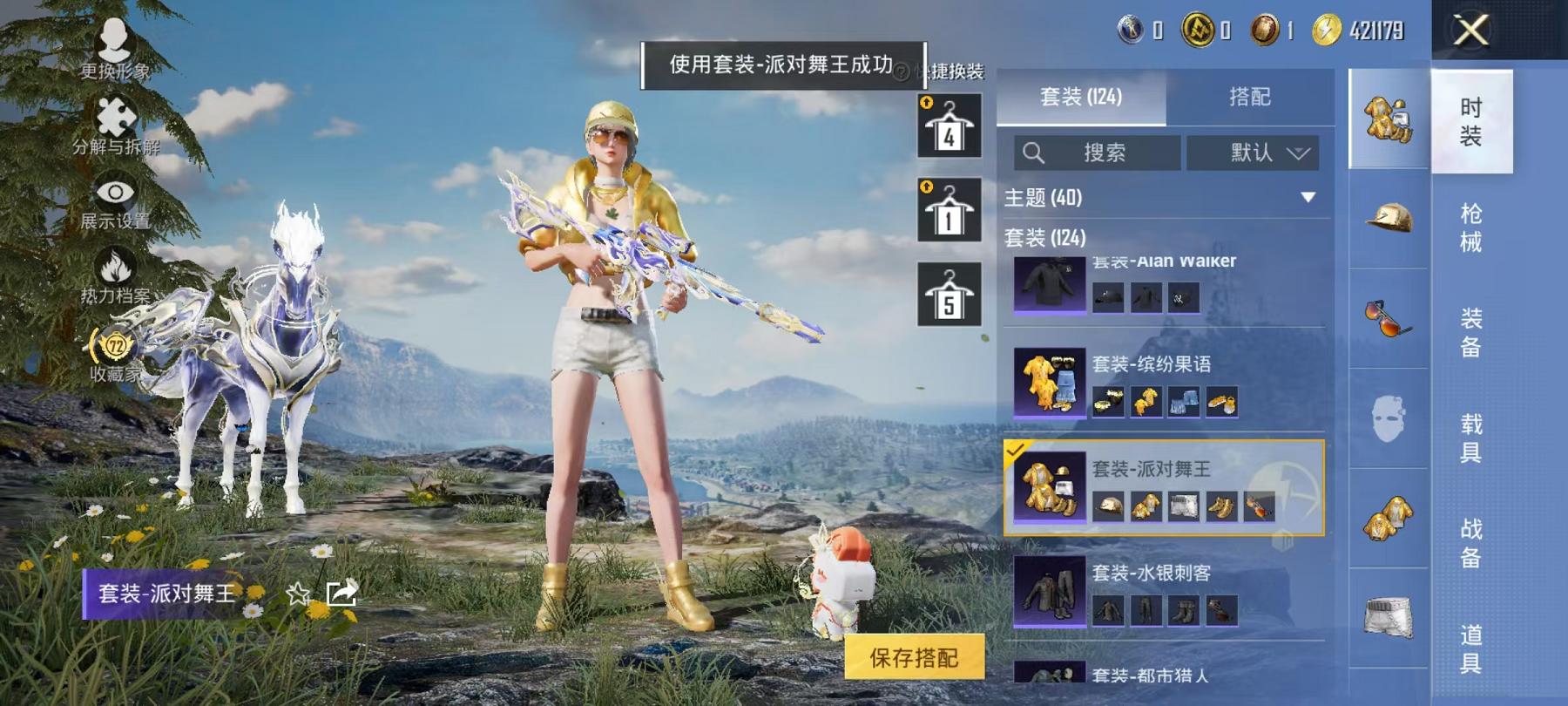Select the 更换形象 change appearance icon
1568x706 pixels.
click(x=113, y=39)
